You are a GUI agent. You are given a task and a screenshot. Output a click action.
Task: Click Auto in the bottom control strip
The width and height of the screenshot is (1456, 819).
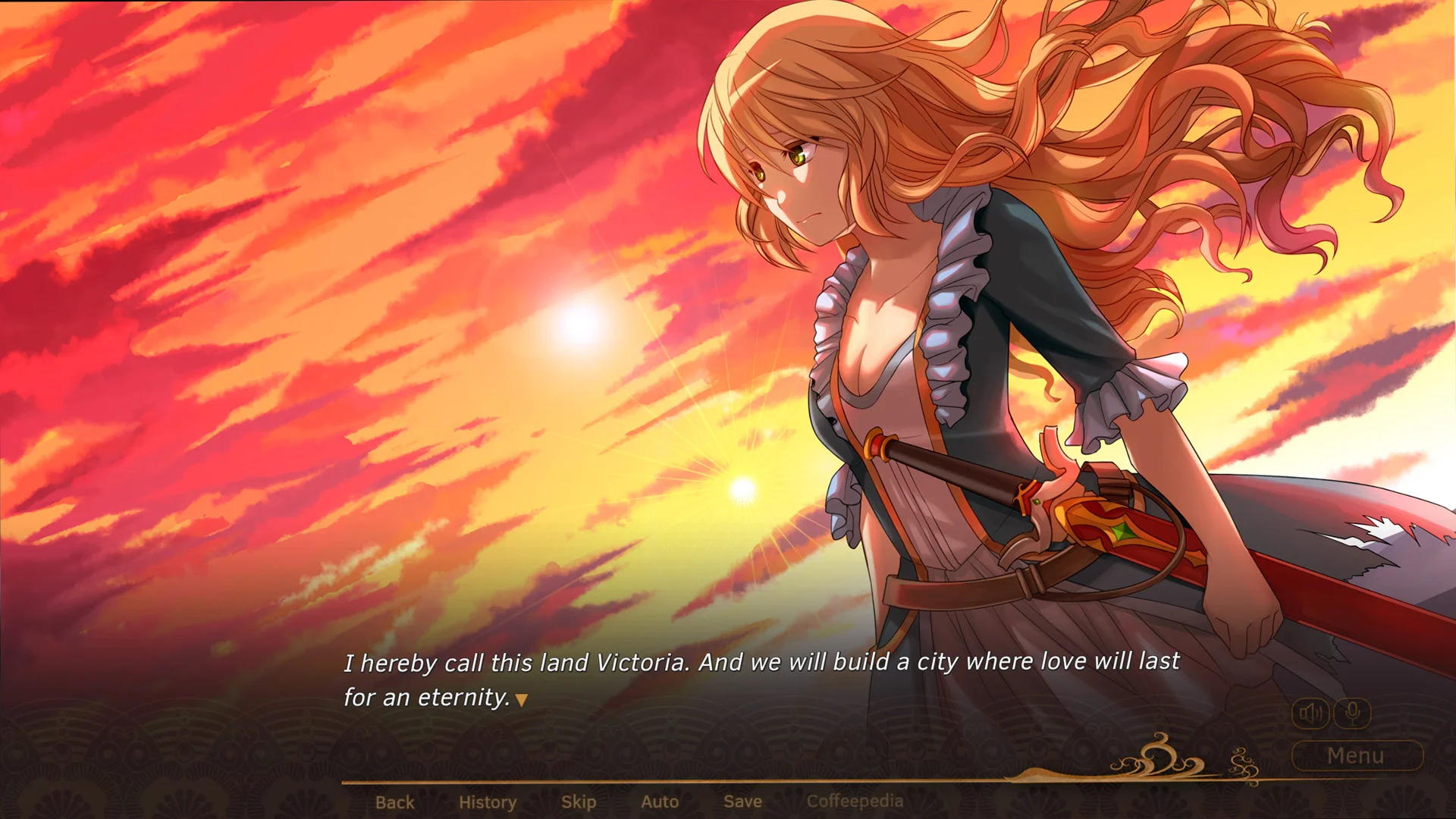coord(659,802)
